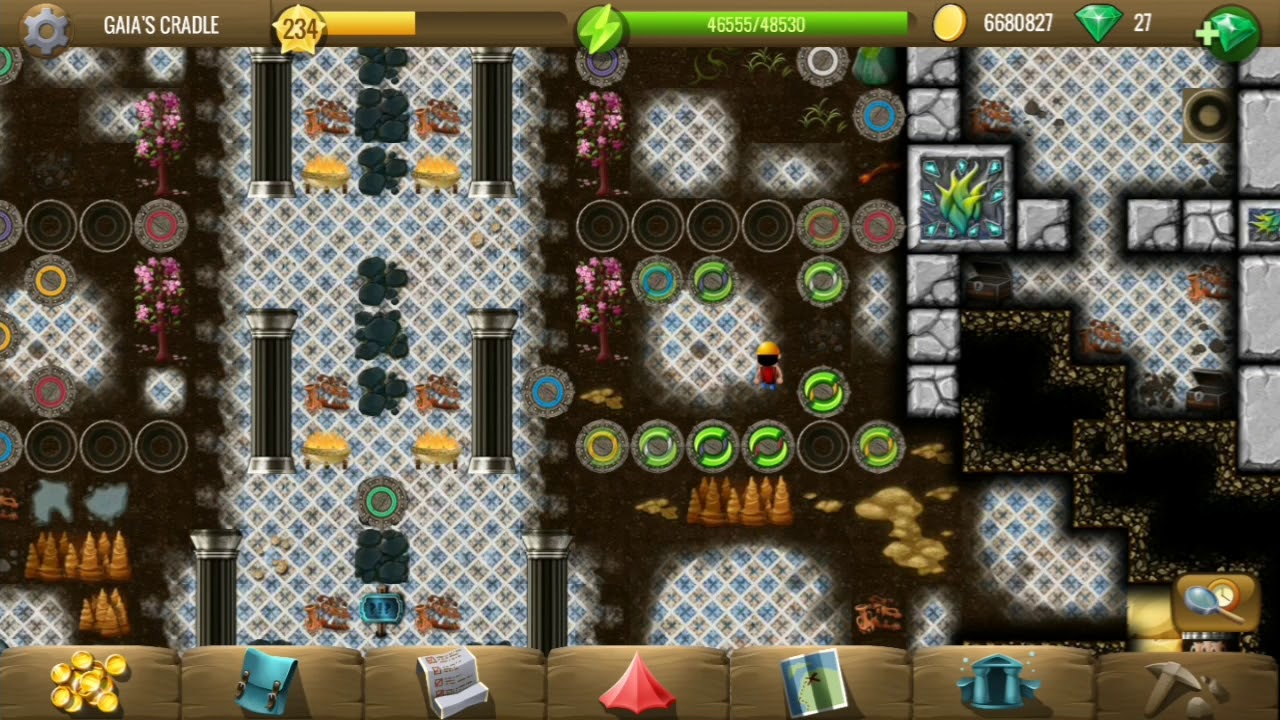
Task: Return to the red tent camp
Action: coord(637,683)
